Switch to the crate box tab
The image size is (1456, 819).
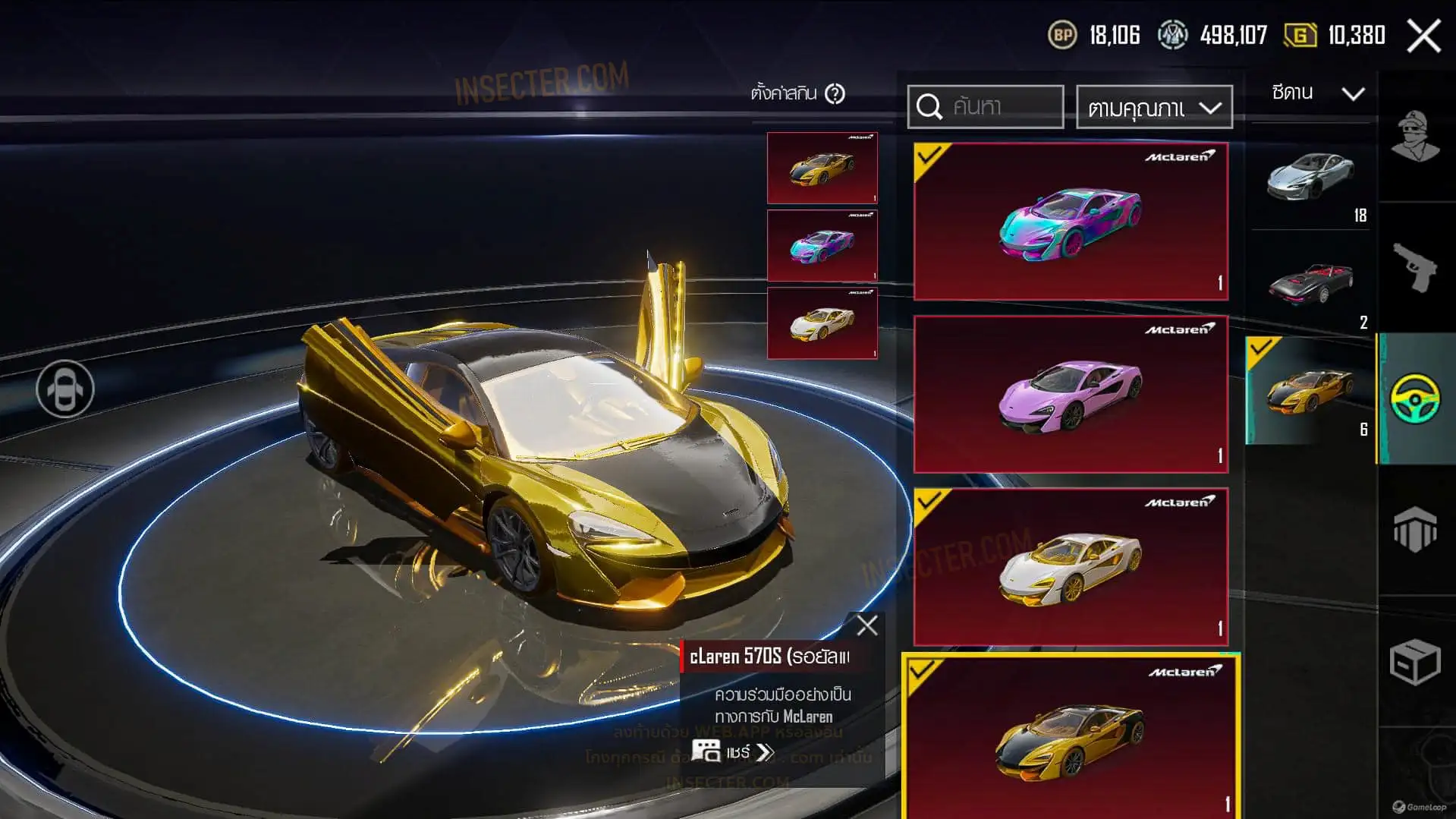1416,662
